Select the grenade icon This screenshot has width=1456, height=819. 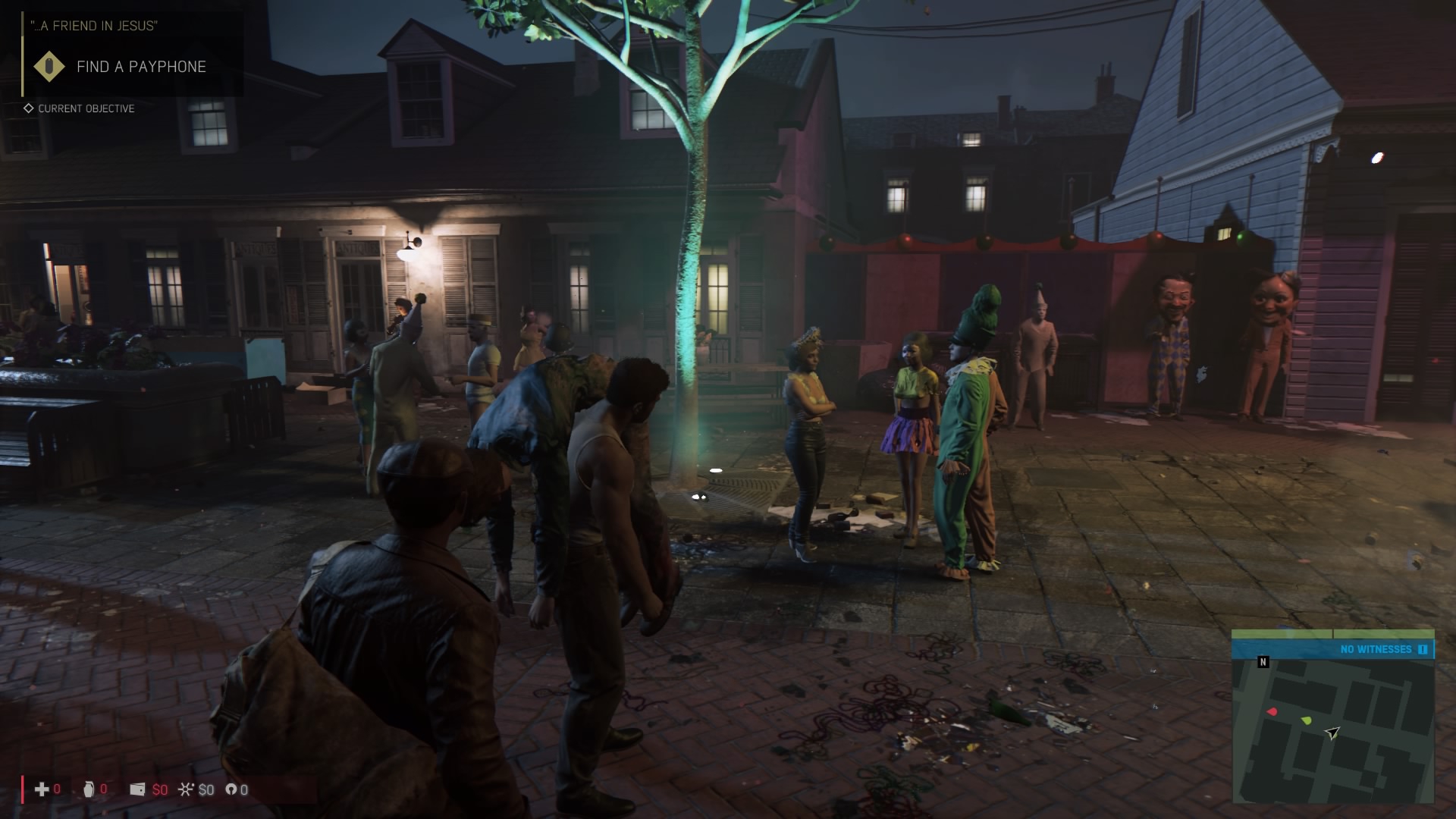tap(89, 789)
